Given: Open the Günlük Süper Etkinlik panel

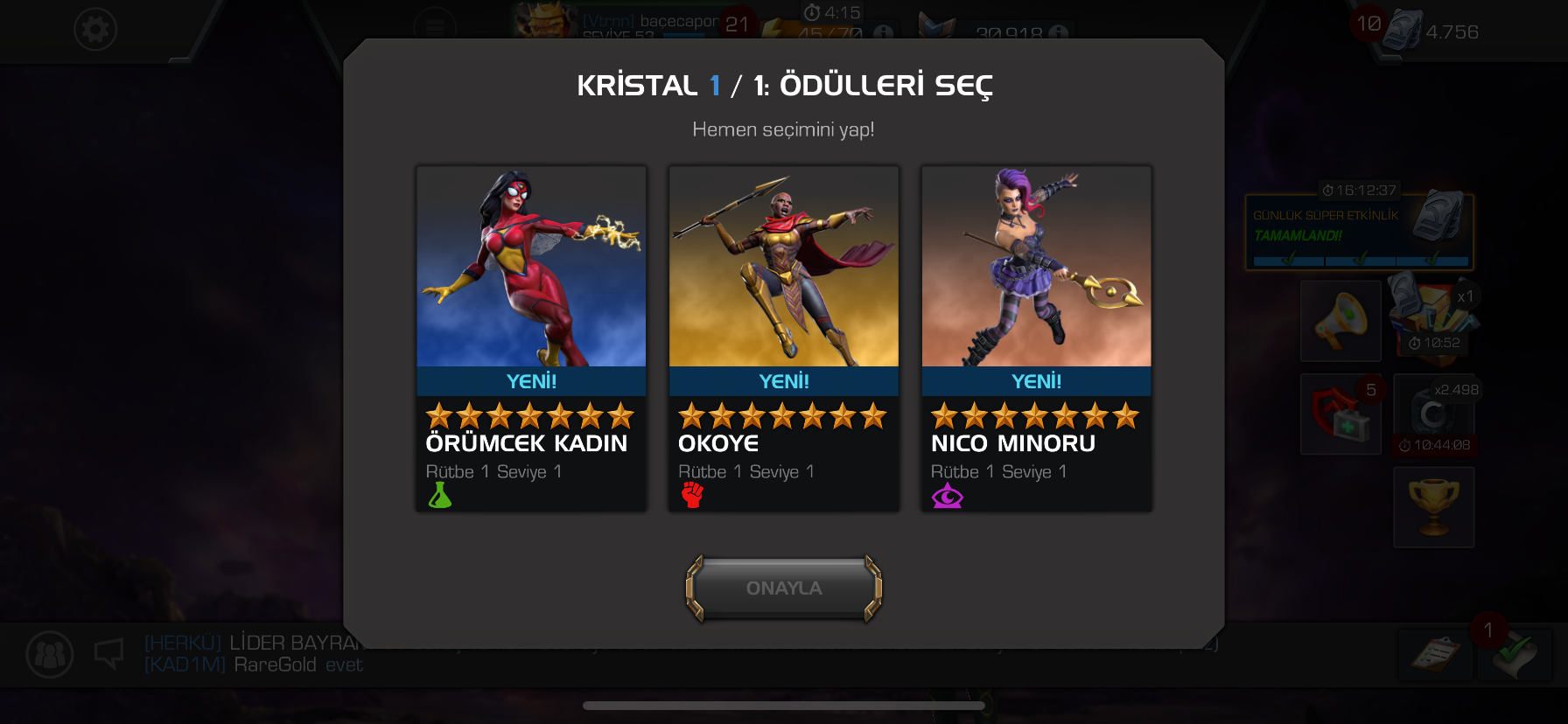Looking at the screenshot, I should tap(1359, 232).
